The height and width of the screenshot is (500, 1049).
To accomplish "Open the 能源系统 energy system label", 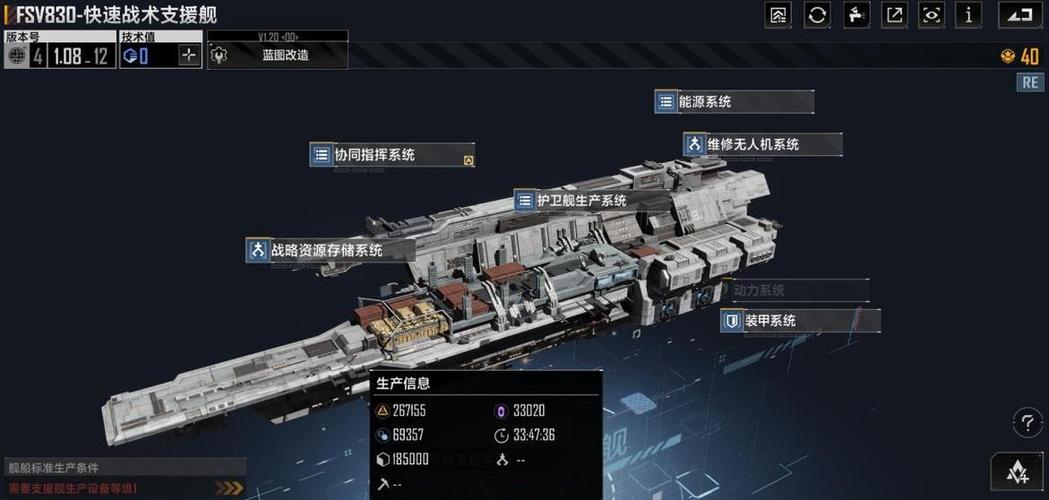I will (733, 102).
